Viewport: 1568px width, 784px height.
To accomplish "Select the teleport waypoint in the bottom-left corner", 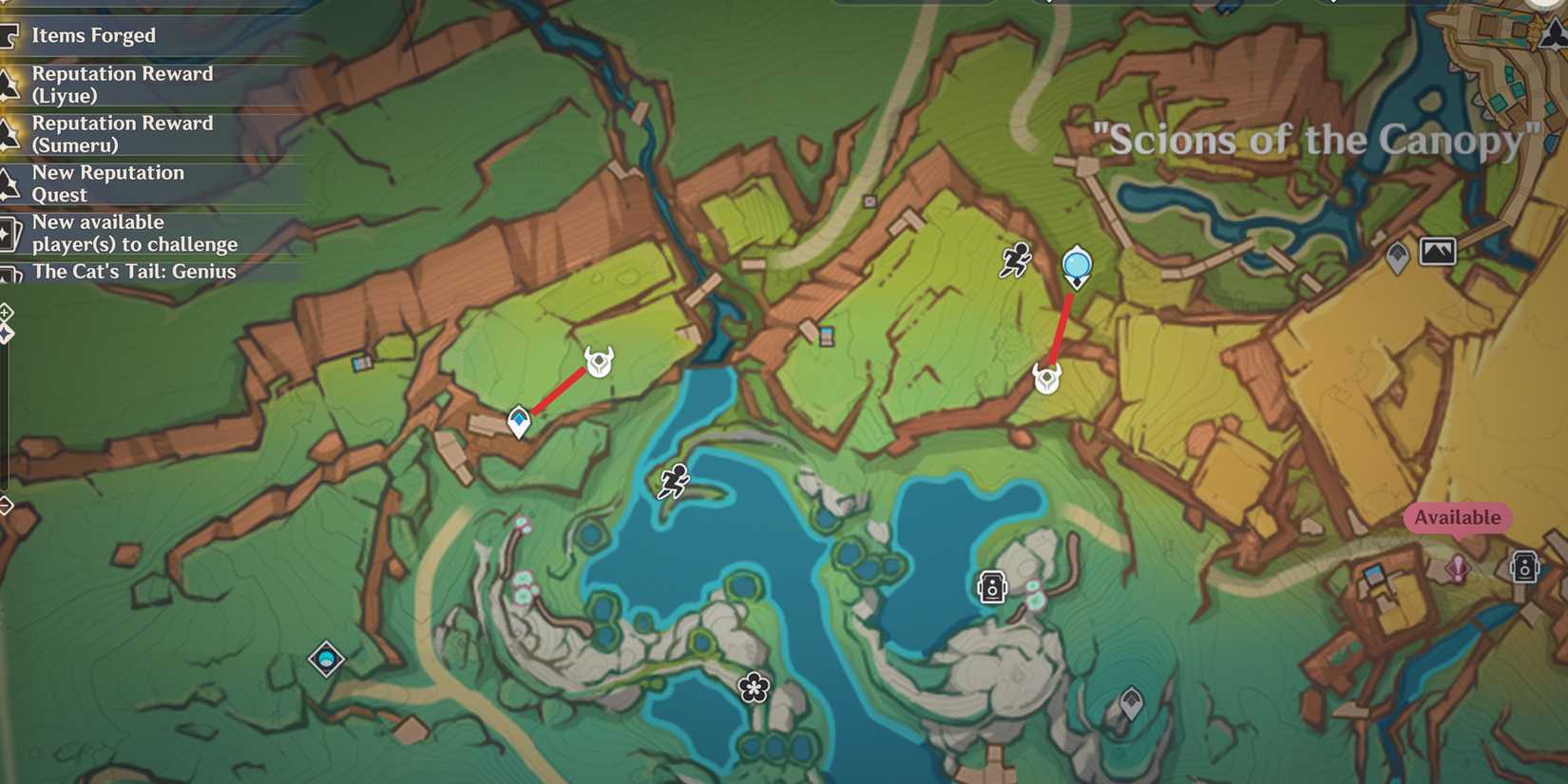I will click(x=326, y=660).
